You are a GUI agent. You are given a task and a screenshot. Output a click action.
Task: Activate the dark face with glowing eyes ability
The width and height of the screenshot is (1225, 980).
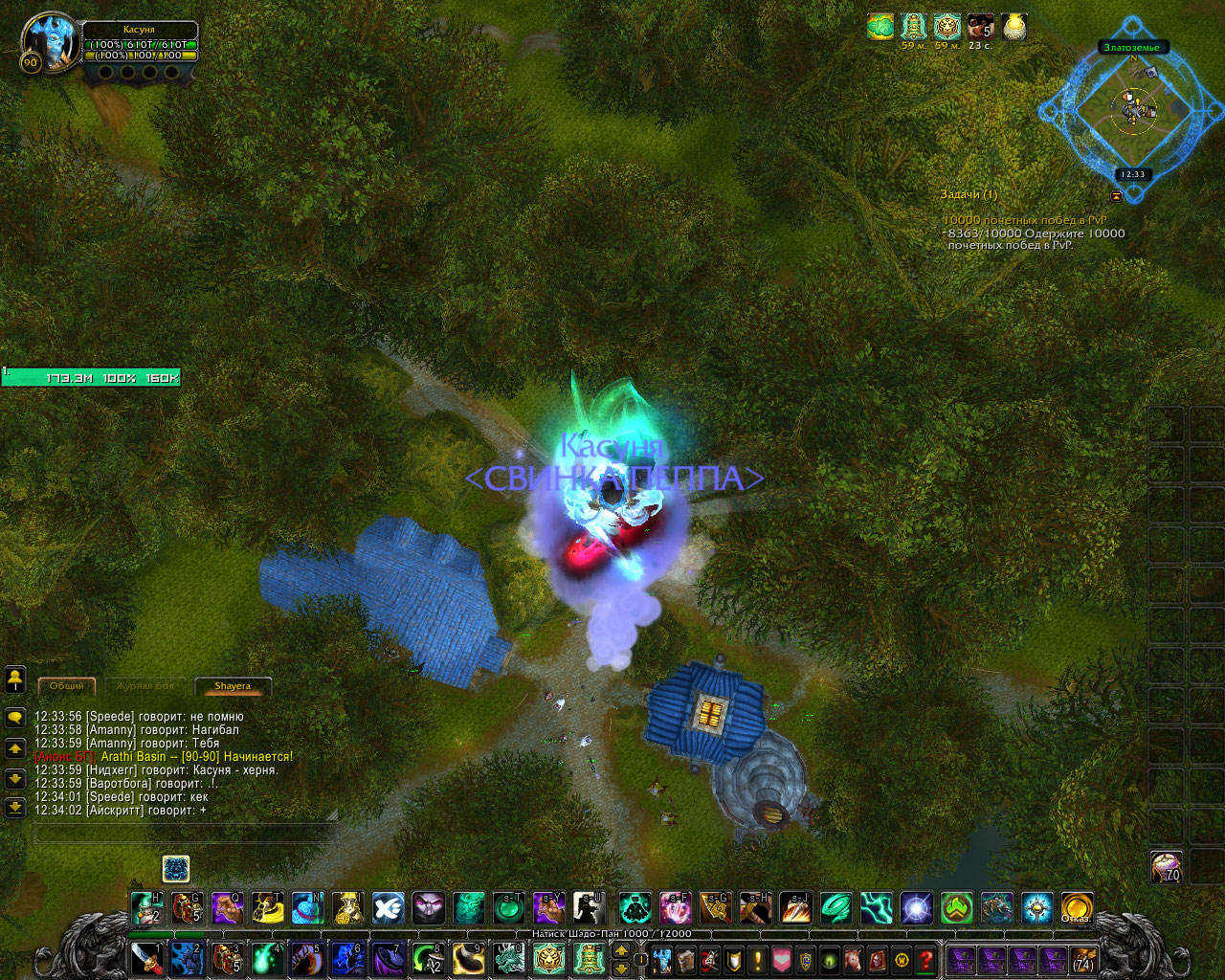[x=428, y=908]
